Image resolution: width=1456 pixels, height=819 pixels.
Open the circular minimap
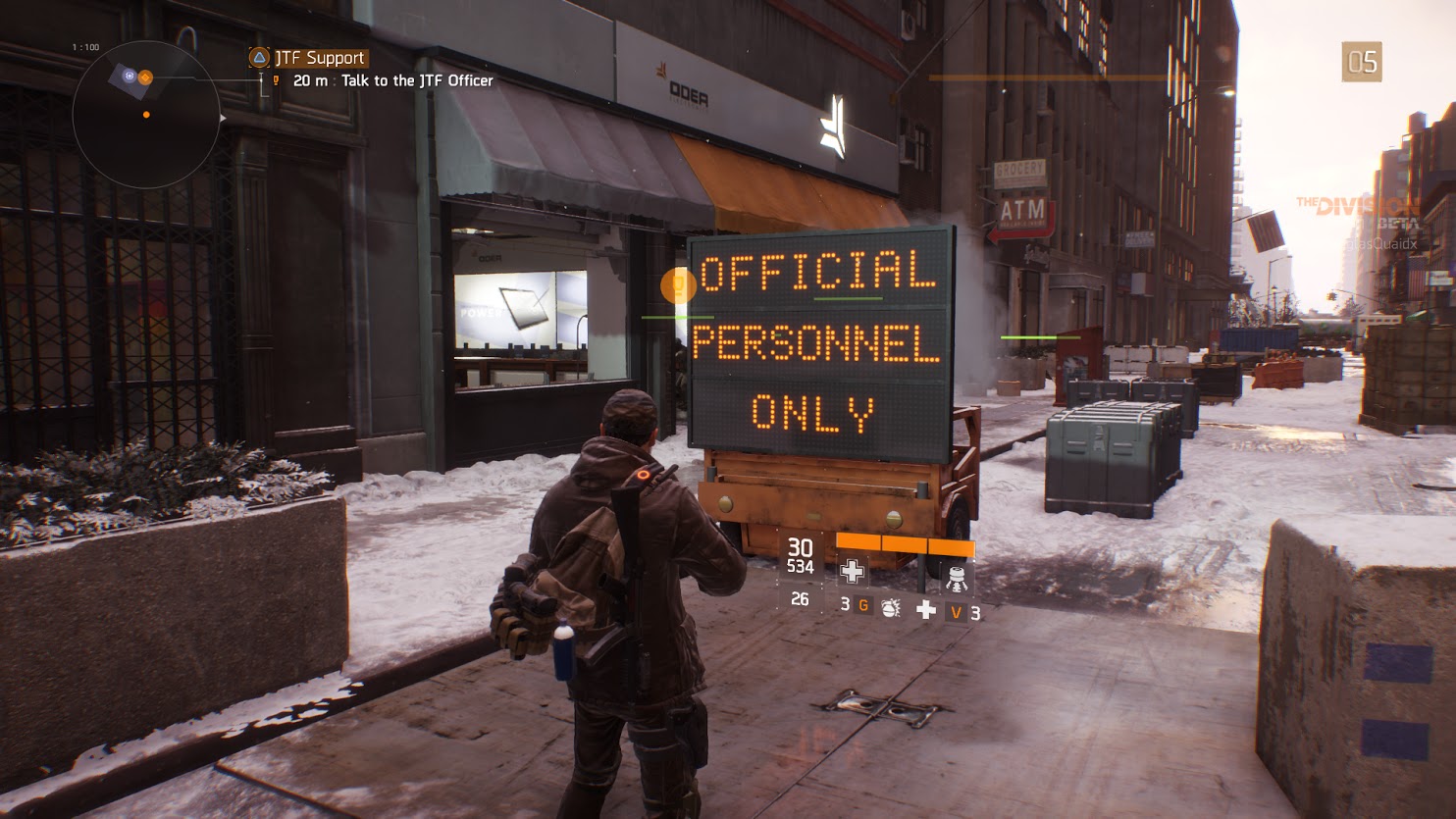(146, 116)
